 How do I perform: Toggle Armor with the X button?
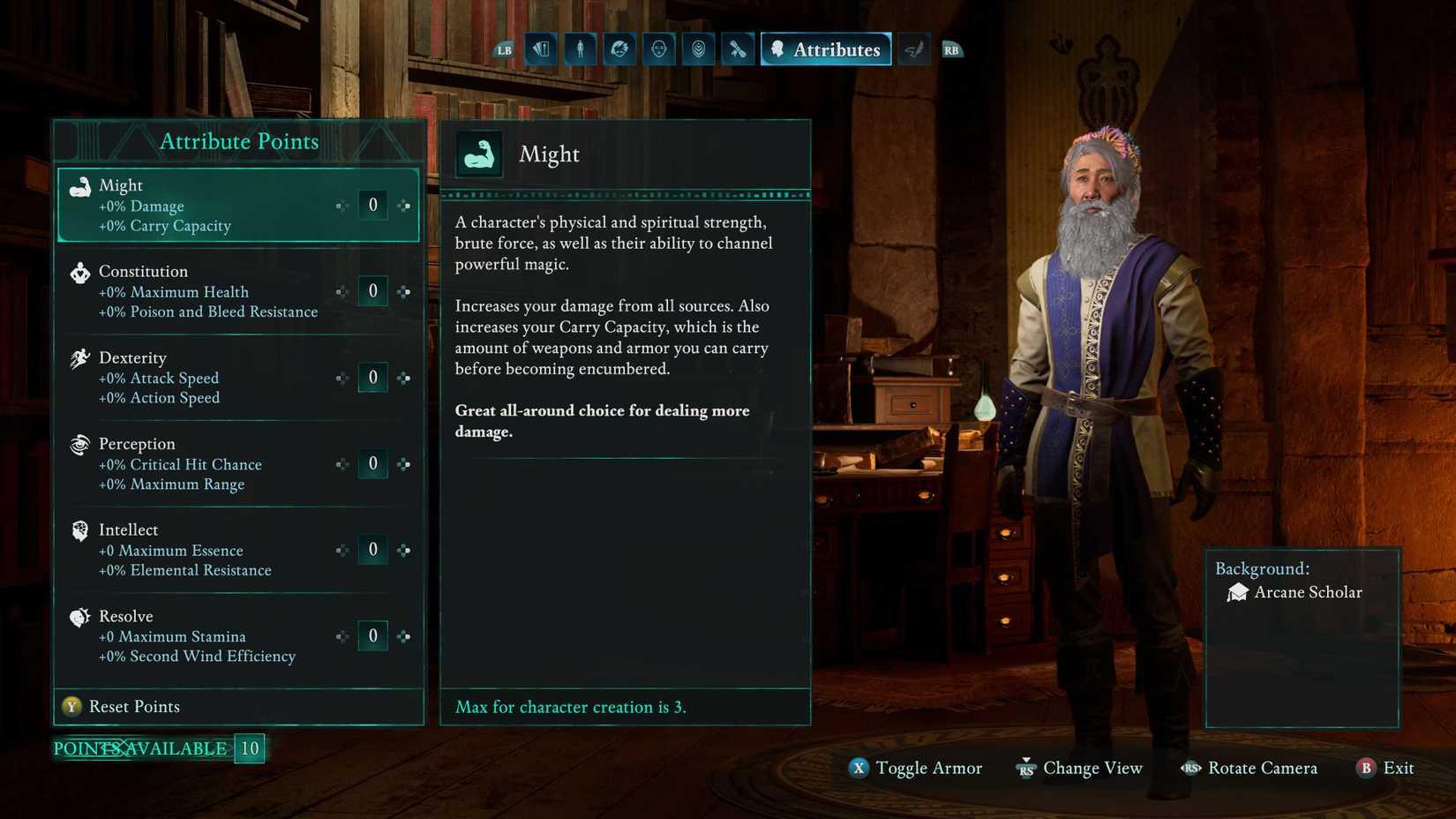[x=915, y=768]
